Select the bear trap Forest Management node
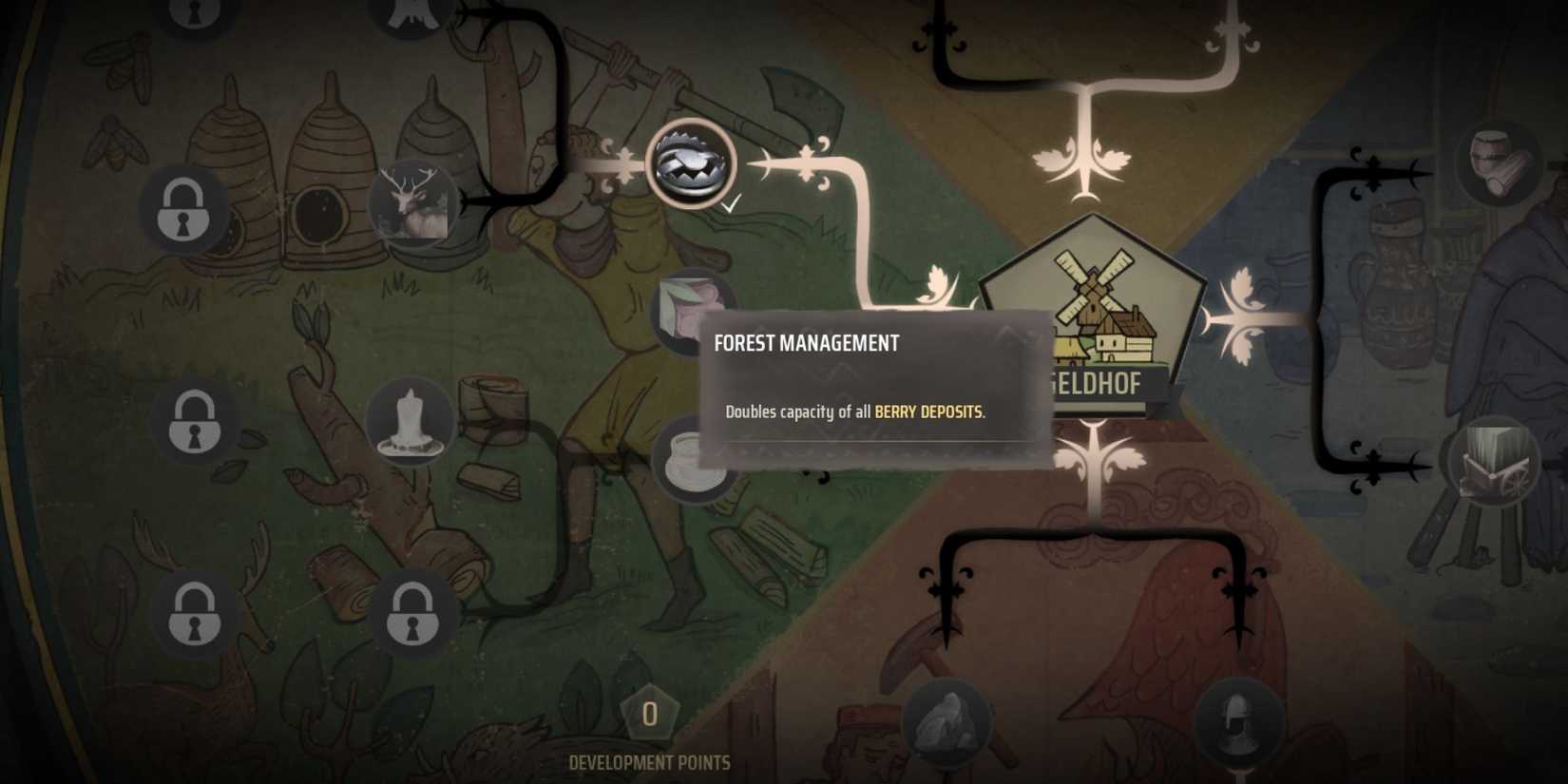This screenshot has width=1568, height=784. pyautogui.click(x=693, y=163)
